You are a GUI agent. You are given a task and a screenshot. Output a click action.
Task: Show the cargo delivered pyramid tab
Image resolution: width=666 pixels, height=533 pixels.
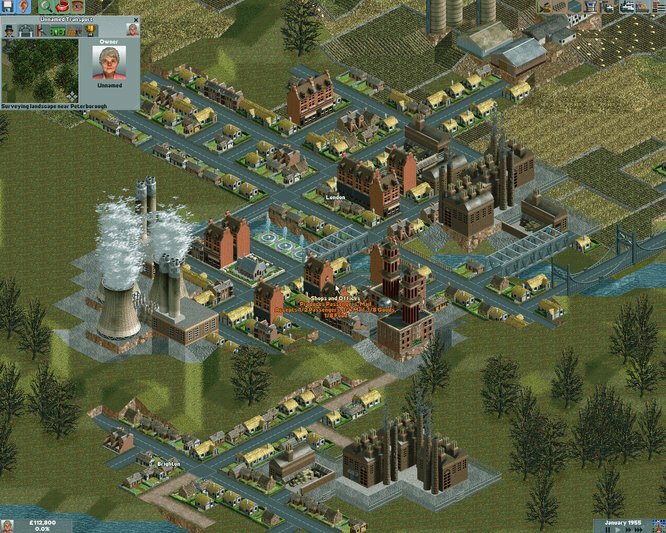[72, 31]
